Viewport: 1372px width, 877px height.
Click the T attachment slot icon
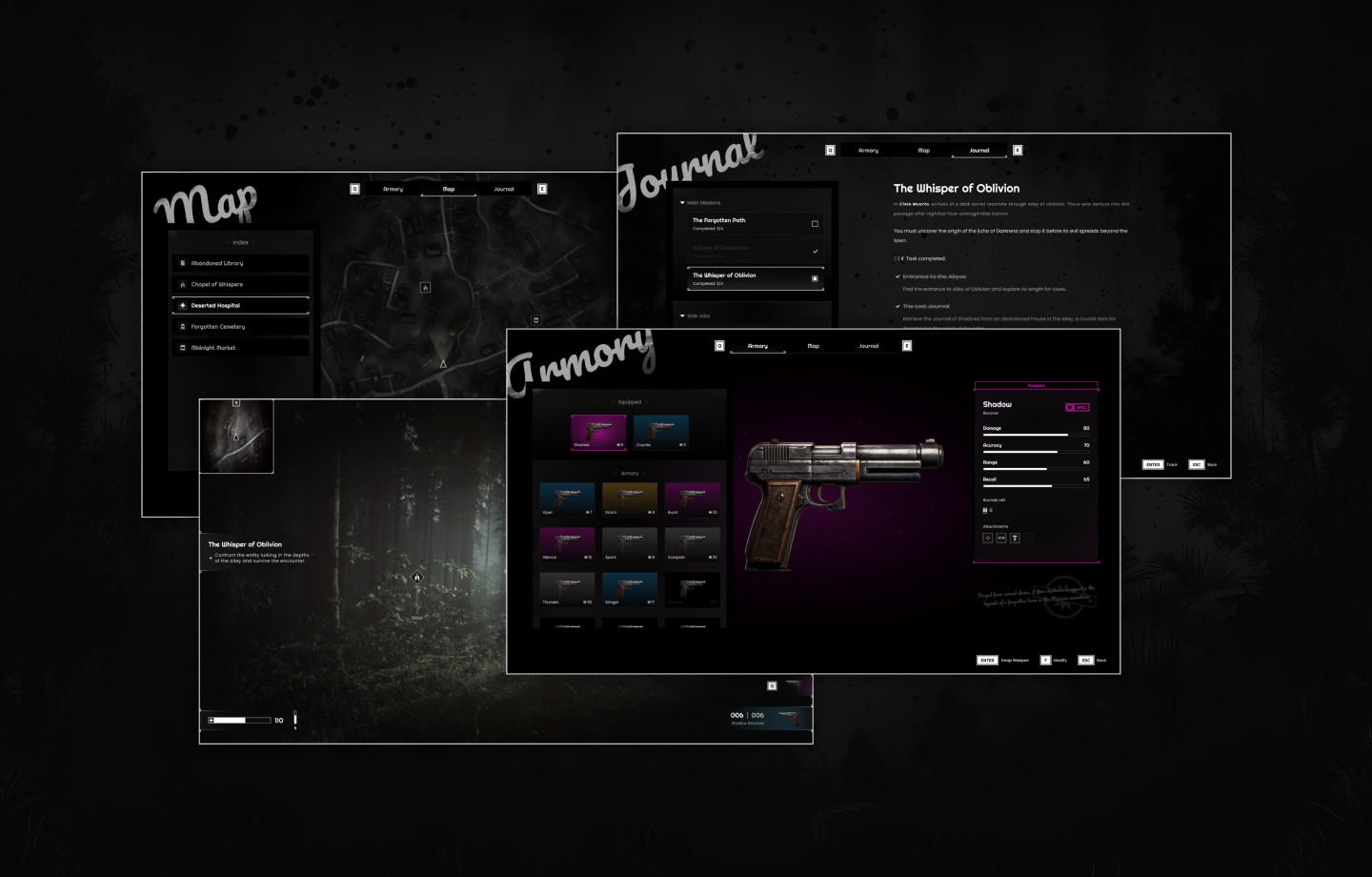click(1015, 538)
